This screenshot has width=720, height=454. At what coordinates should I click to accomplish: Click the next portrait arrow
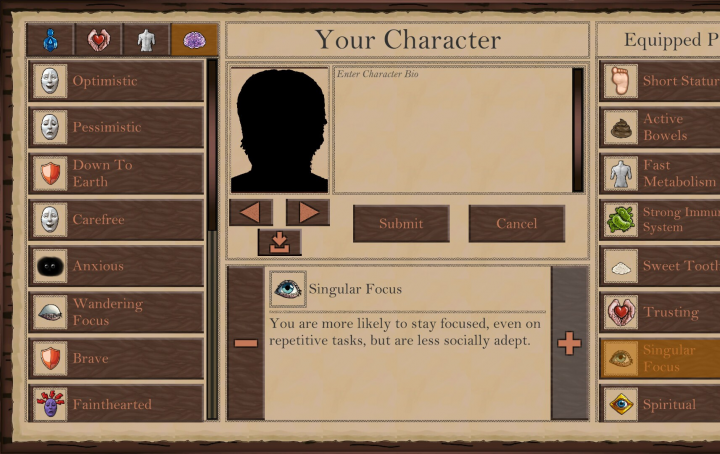pos(308,212)
